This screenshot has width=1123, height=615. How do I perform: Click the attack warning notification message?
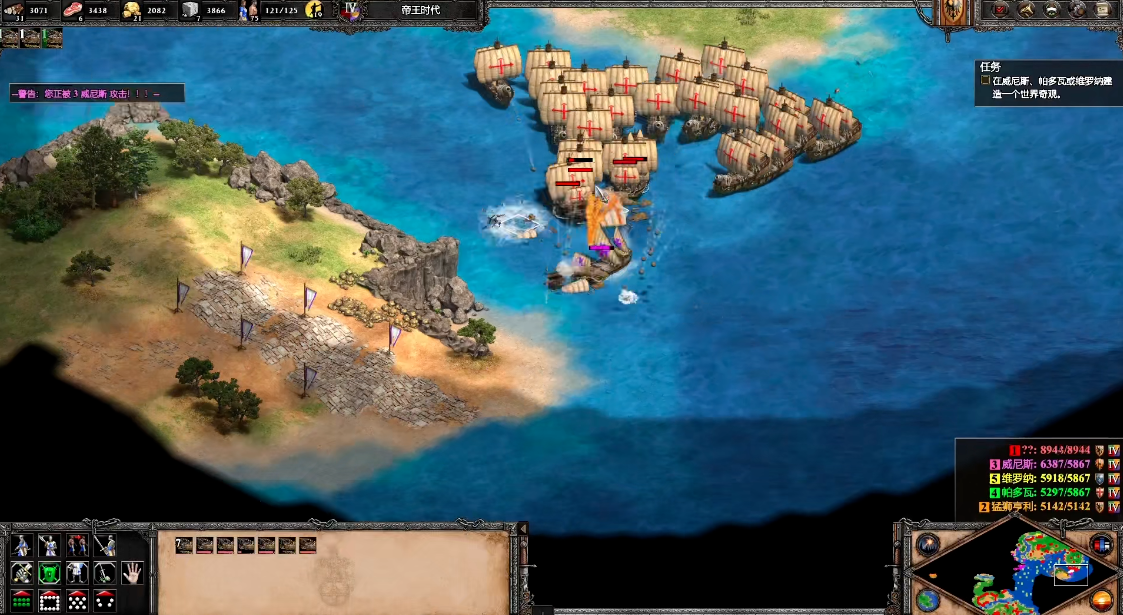pyautogui.click(x=97, y=94)
